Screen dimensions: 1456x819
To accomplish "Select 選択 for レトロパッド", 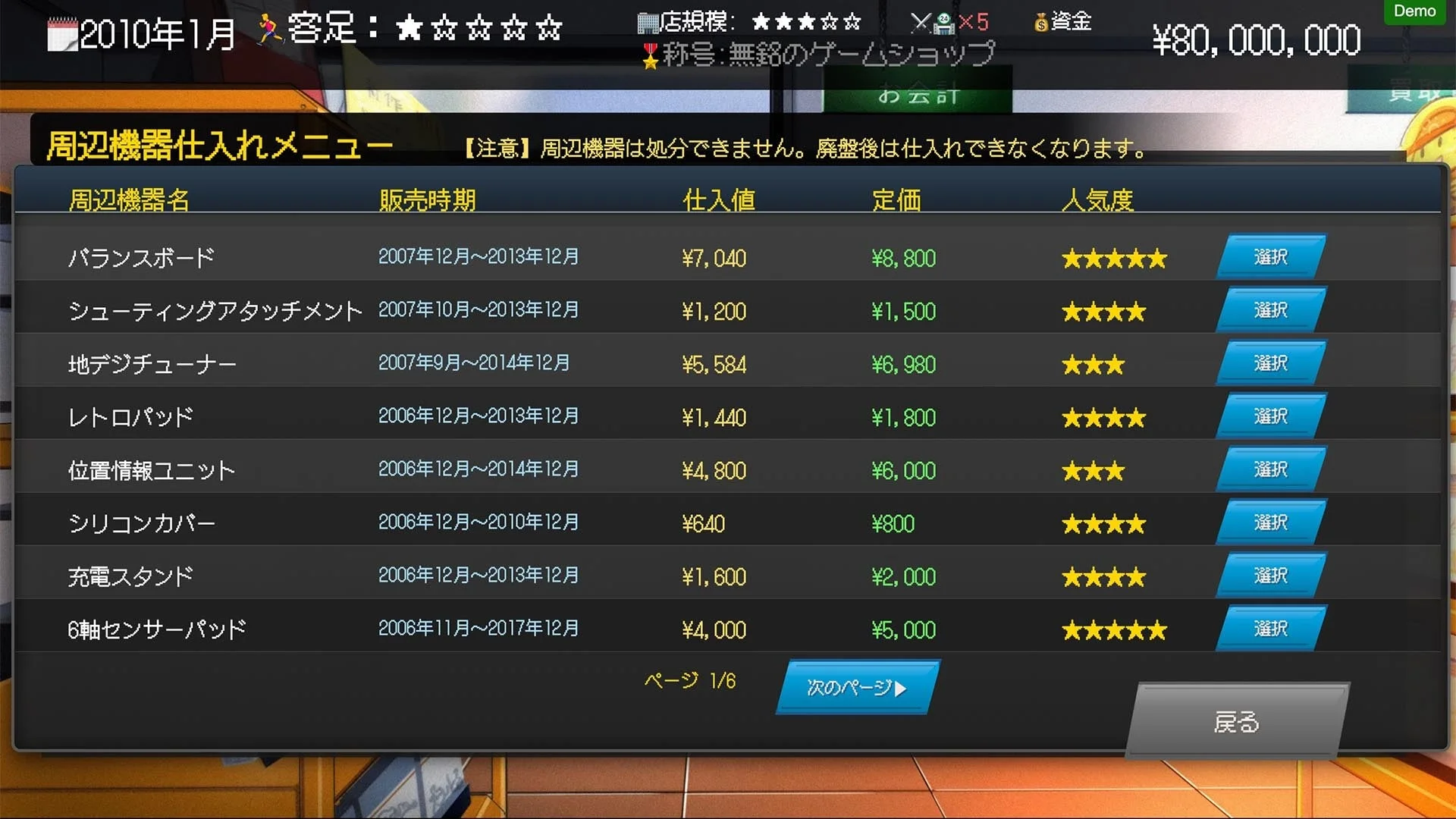I will pos(1270,416).
